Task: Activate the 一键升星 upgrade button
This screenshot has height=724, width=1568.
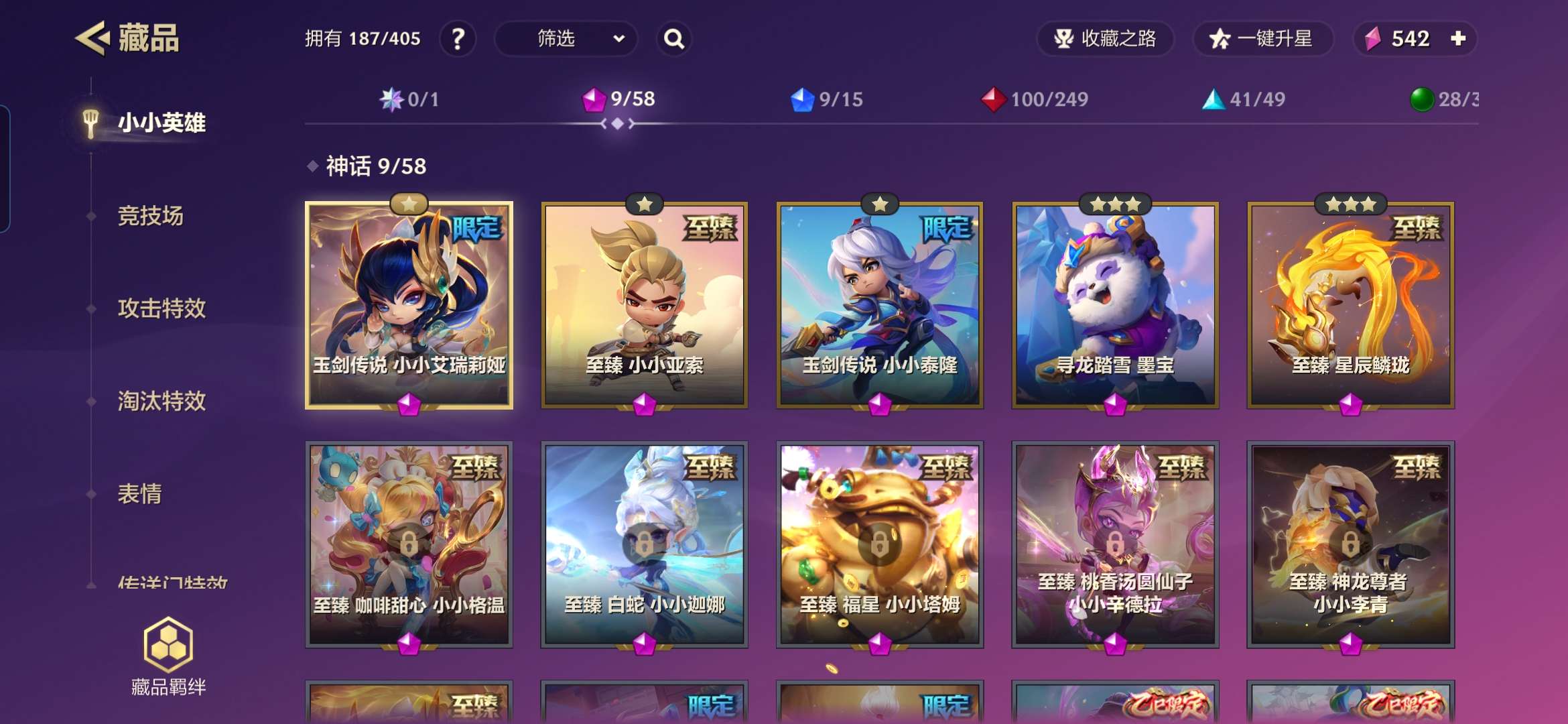Action: tap(1262, 39)
